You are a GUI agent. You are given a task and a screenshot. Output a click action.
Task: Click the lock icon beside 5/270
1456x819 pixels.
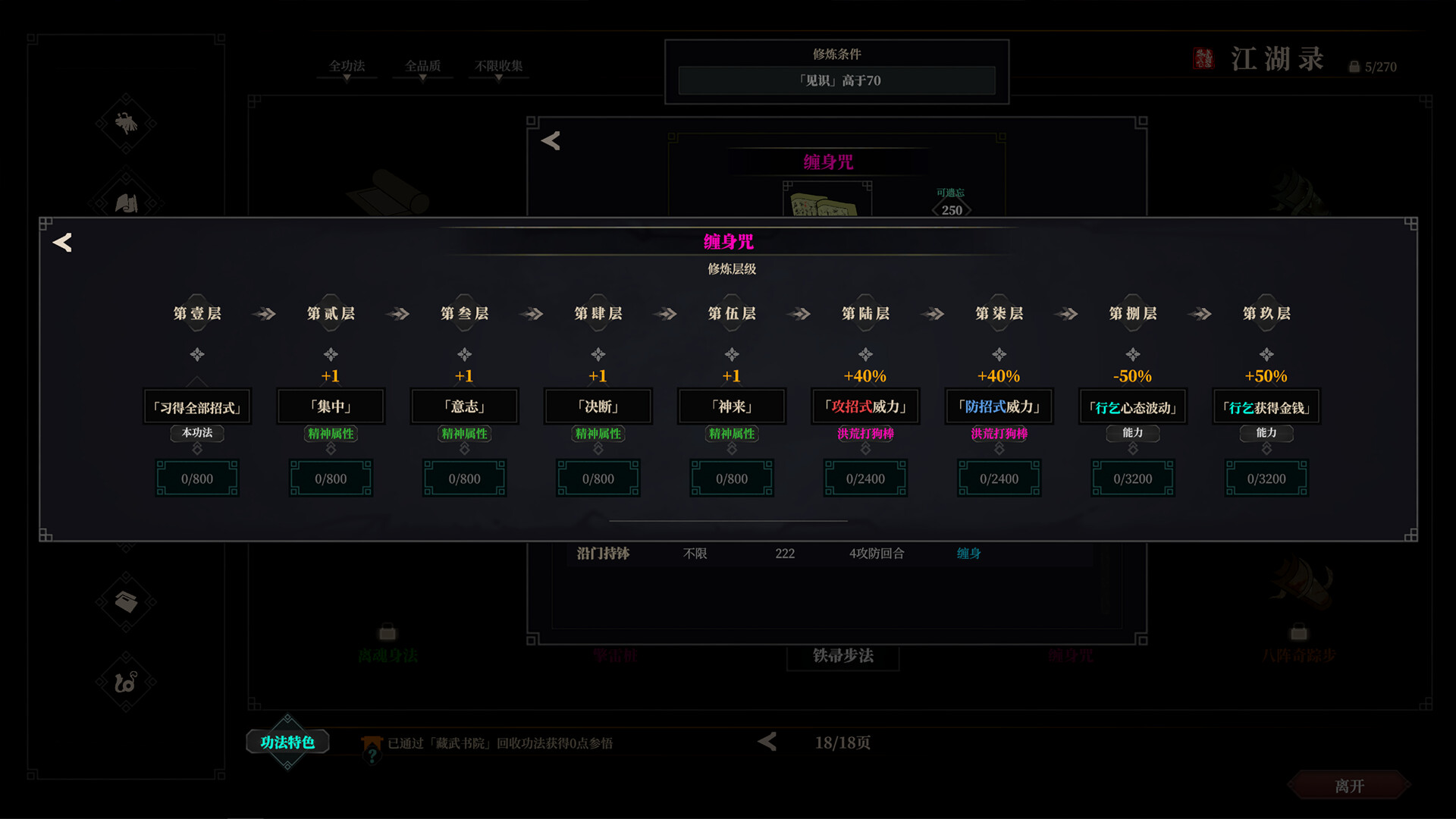pyautogui.click(x=1354, y=65)
